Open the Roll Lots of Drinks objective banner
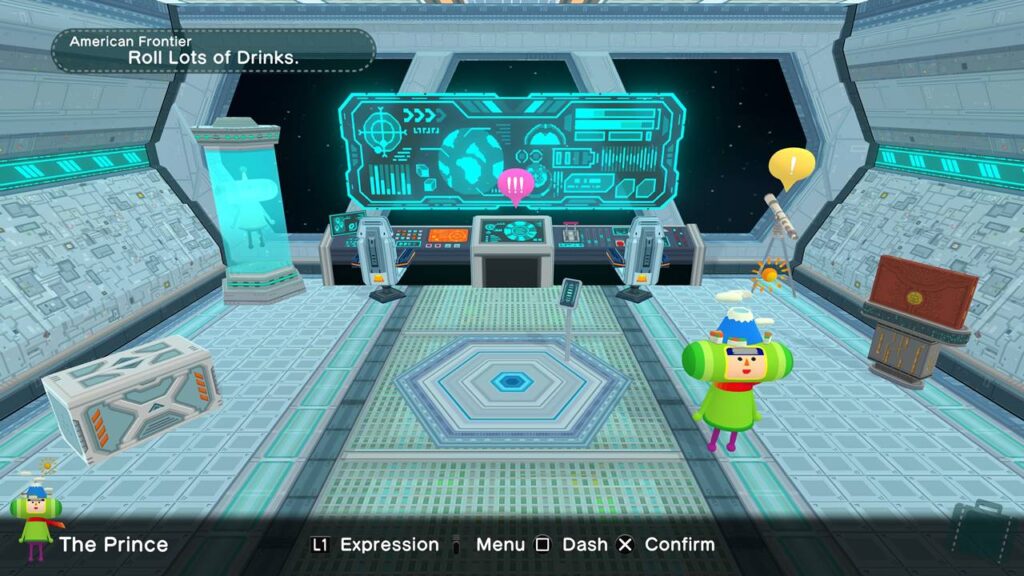Image resolution: width=1024 pixels, height=576 pixels. tap(214, 50)
